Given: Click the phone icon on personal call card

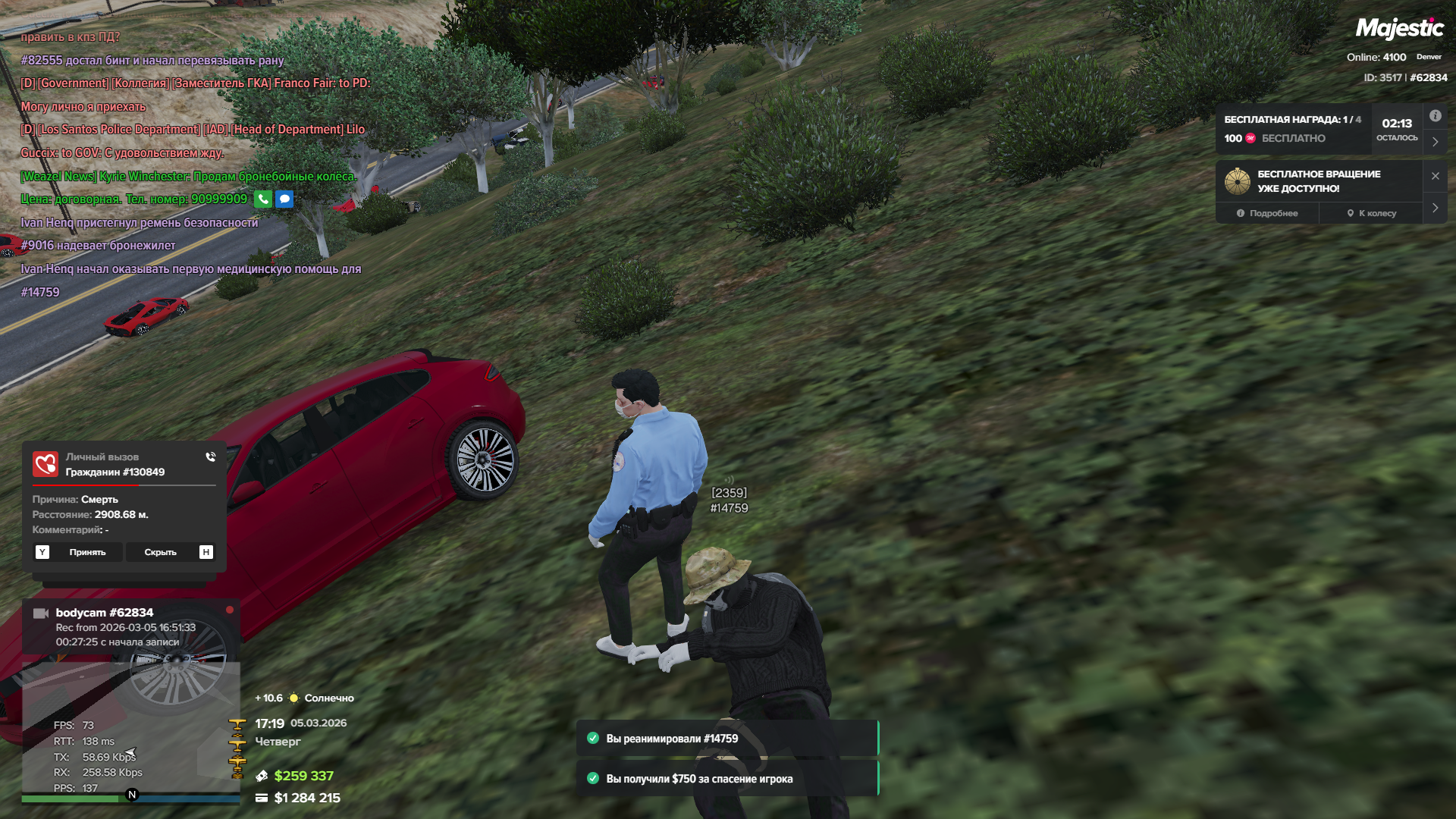Looking at the screenshot, I should coord(210,457).
